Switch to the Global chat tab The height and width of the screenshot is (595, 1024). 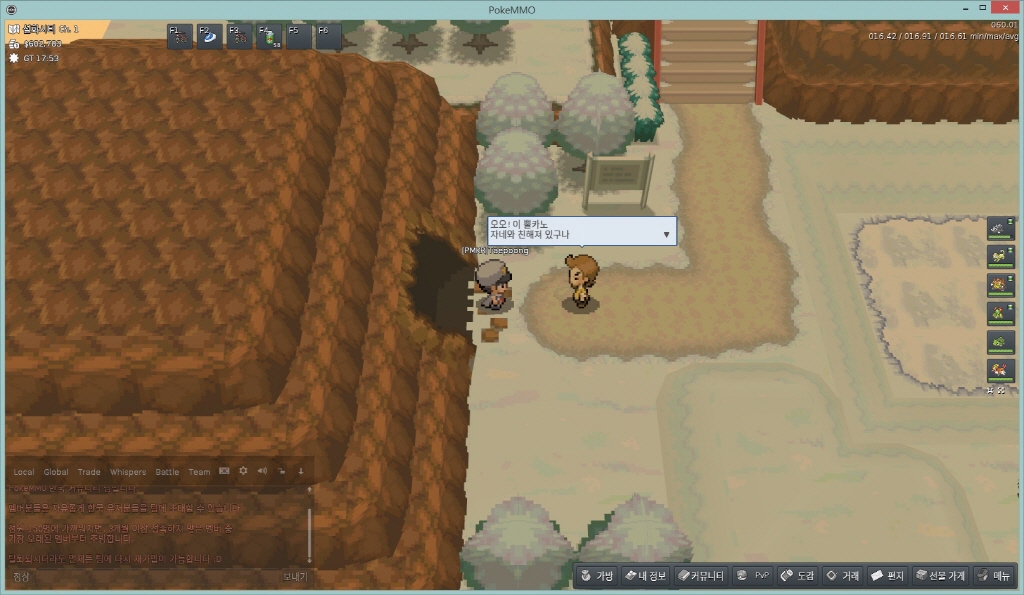point(56,472)
